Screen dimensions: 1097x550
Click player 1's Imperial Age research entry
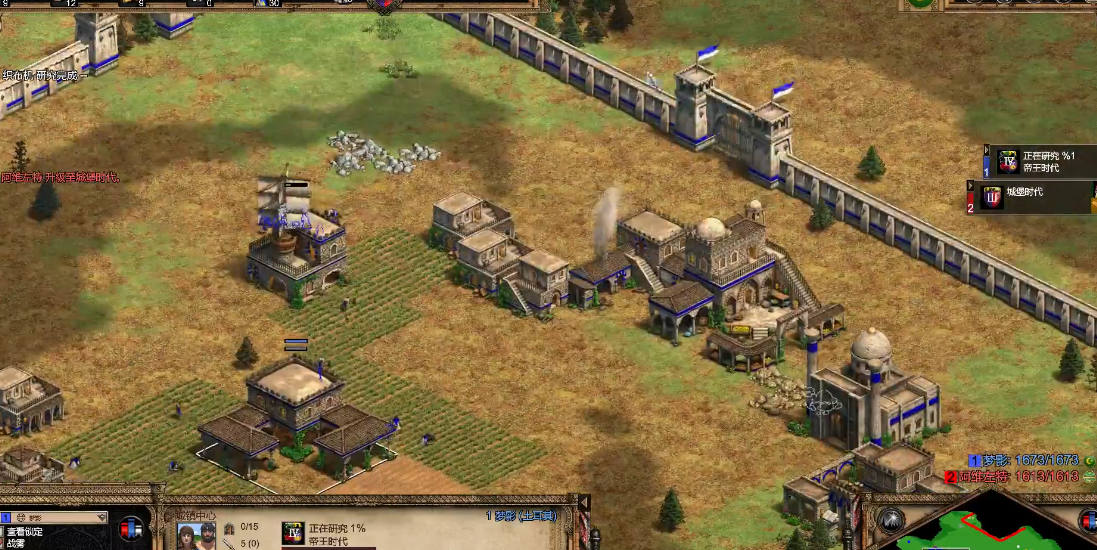pyautogui.click(x=1040, y=161)
